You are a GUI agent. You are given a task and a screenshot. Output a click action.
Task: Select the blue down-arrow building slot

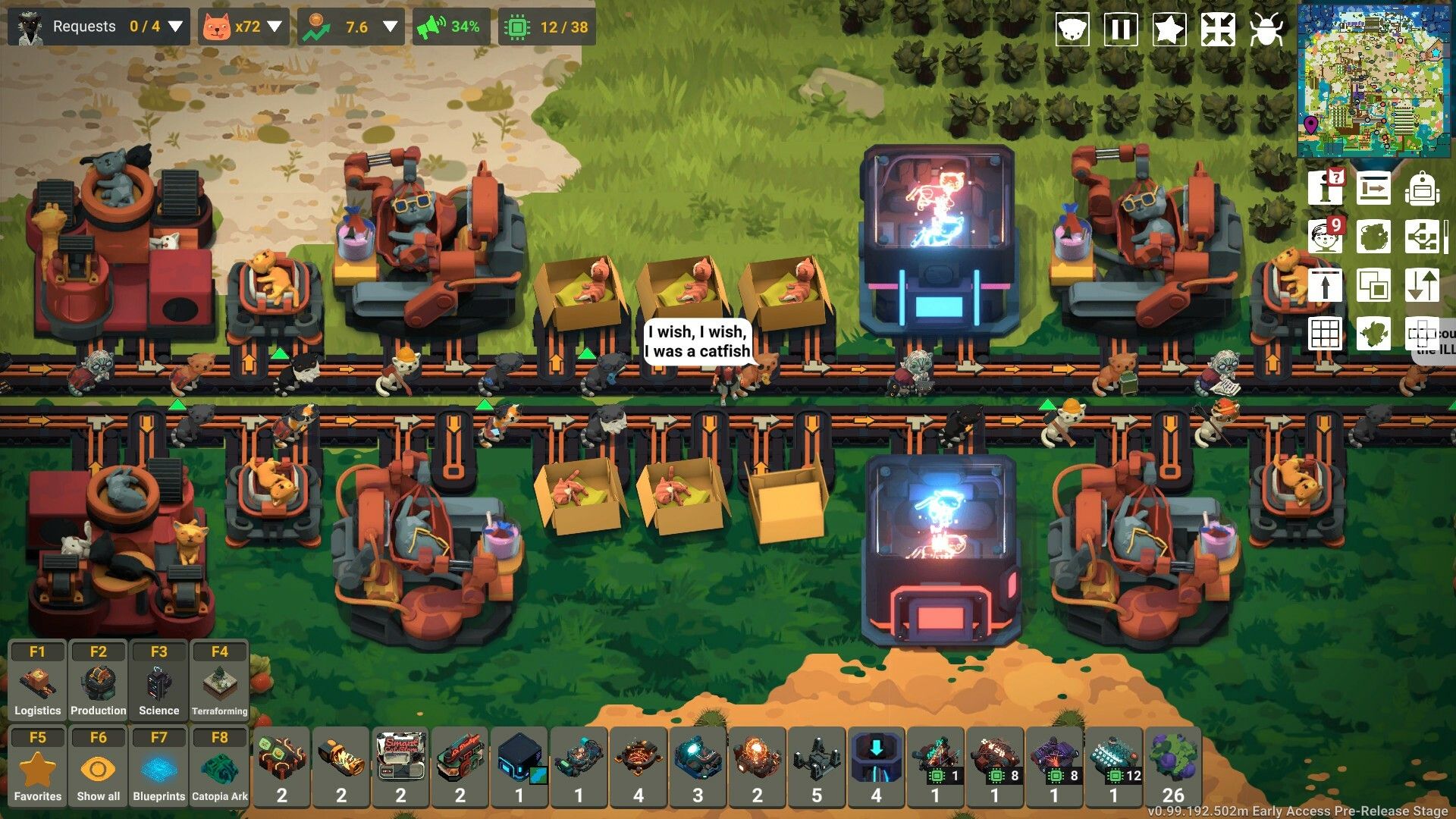[876, 766]
